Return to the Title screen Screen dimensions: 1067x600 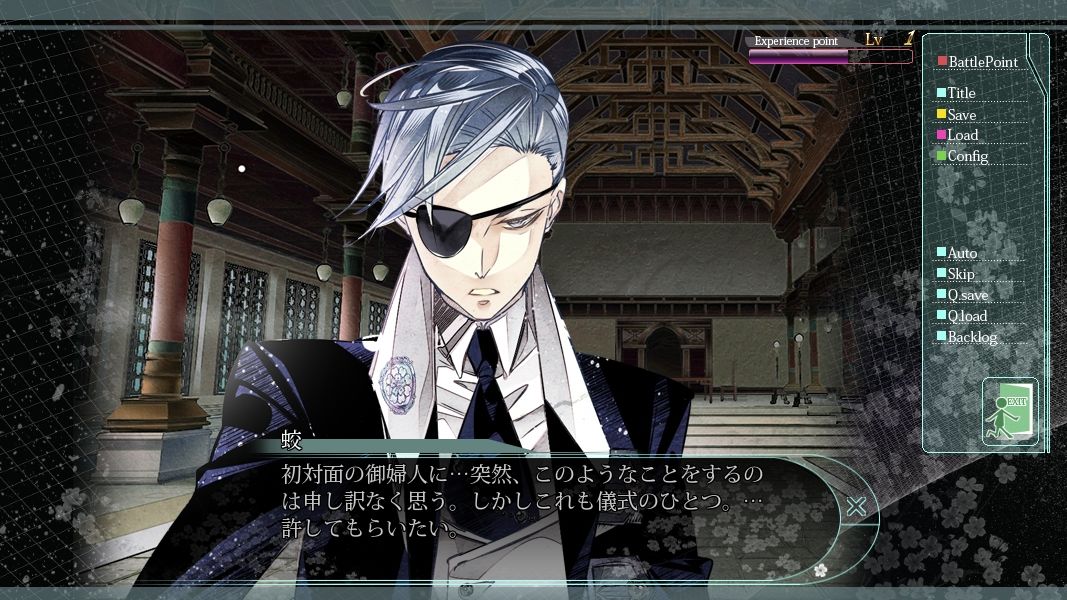[961, 93]
